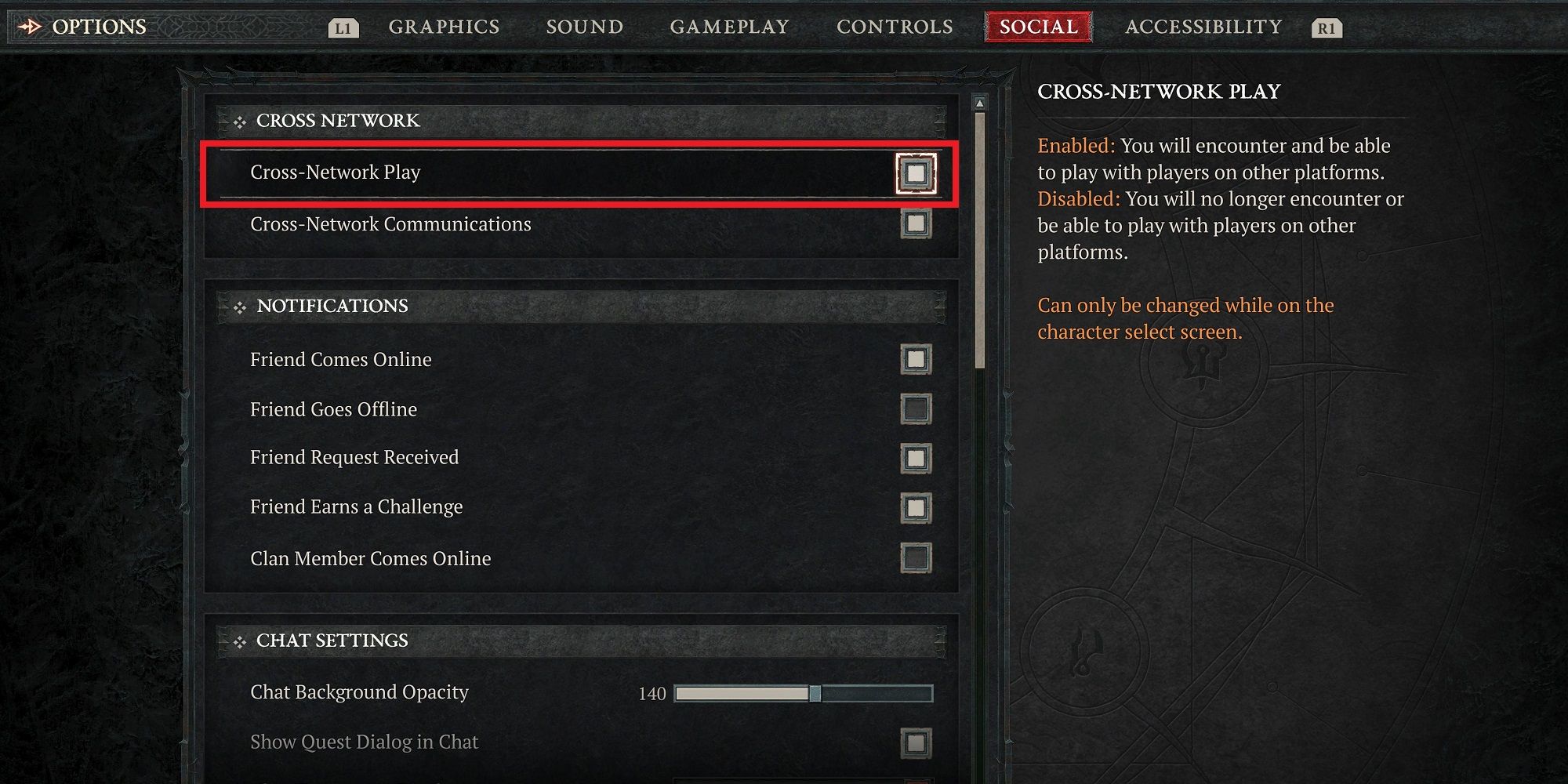Enable Friend Request Received alerts
Screen dimensions: 1568x784
(915, 459)
